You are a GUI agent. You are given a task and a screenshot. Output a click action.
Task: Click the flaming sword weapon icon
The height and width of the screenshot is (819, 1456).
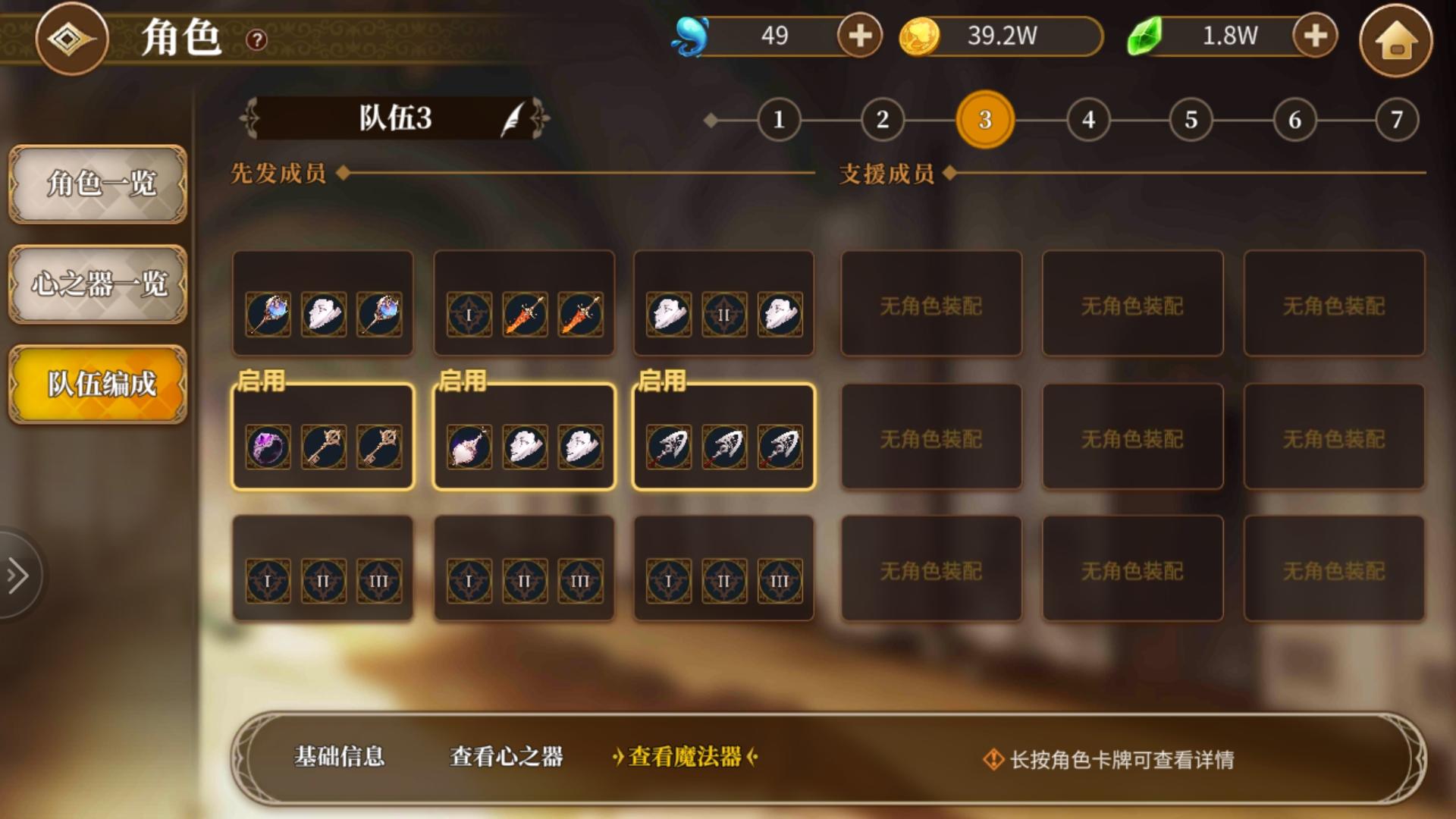click(527, 313)
